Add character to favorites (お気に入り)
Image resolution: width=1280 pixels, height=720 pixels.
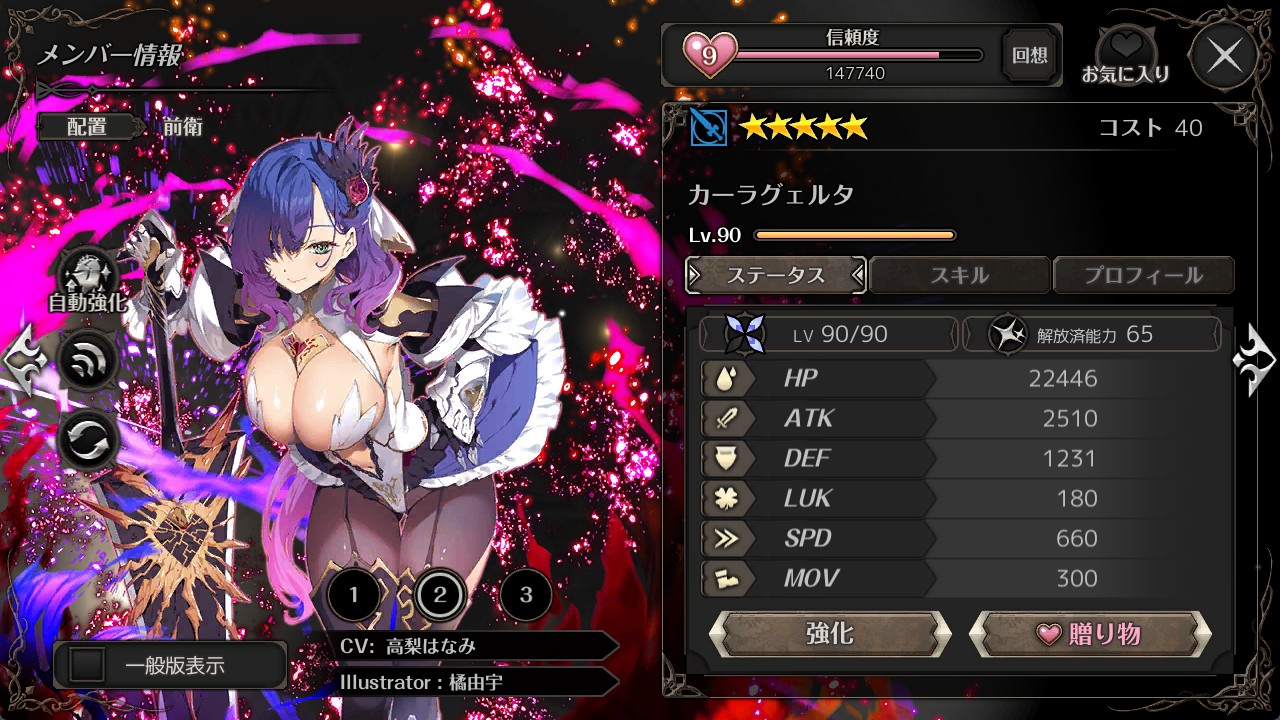[1126, 56]
